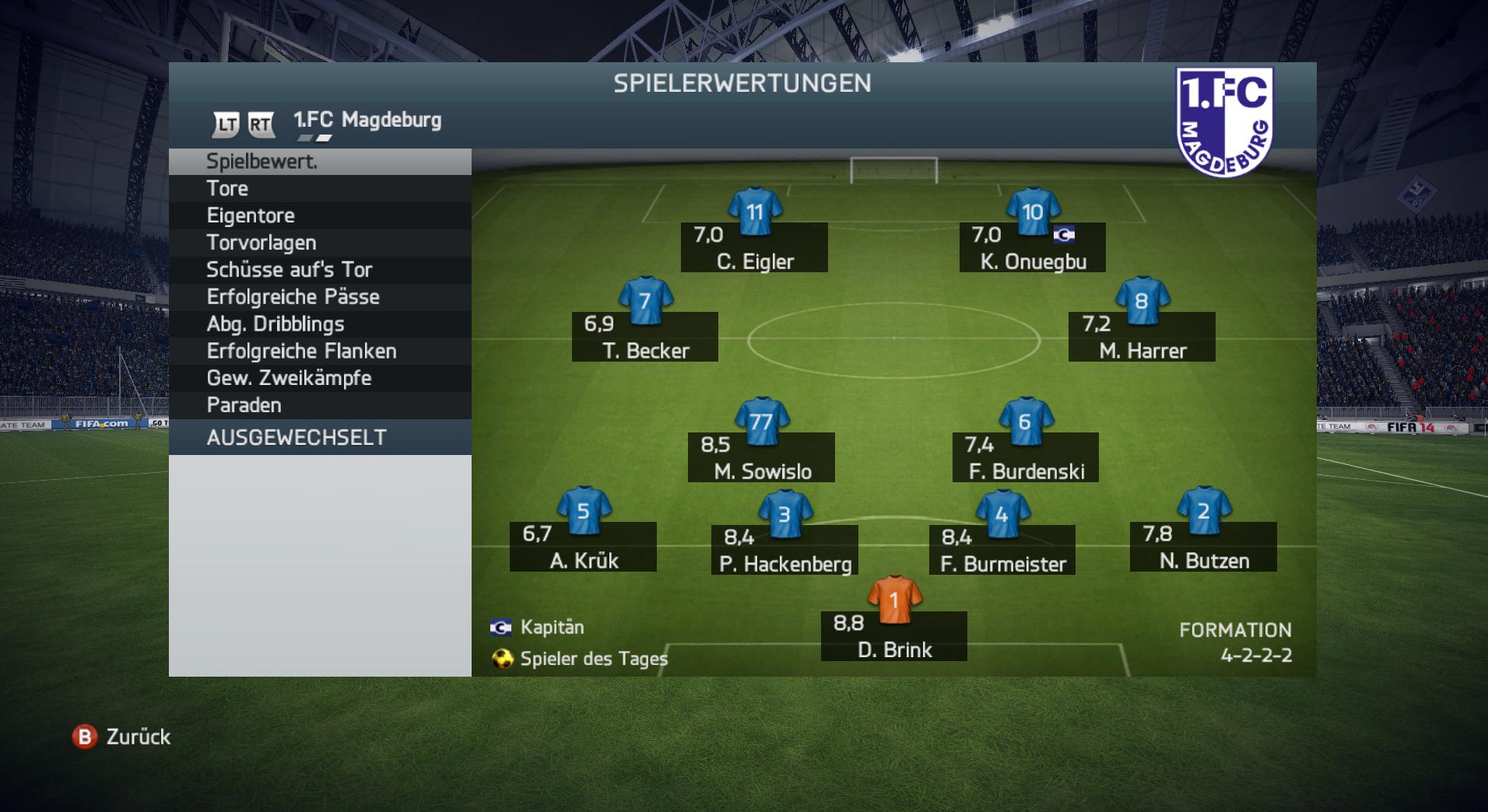The height and width of the screenshot is (812, 1488).
Task: Select goalkeeper D. Brink's card
Action: pyautogui.click(x=894, y=635)
